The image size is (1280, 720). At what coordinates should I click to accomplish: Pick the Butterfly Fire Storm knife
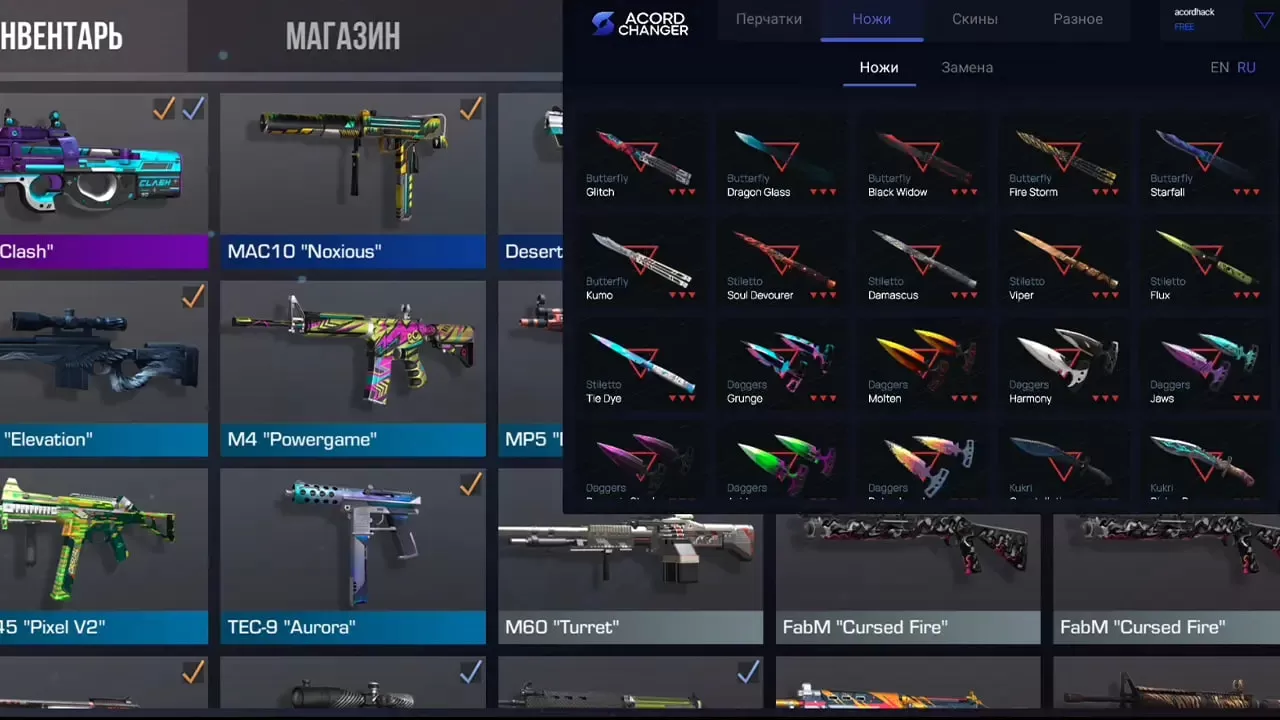click(1064, 160)
